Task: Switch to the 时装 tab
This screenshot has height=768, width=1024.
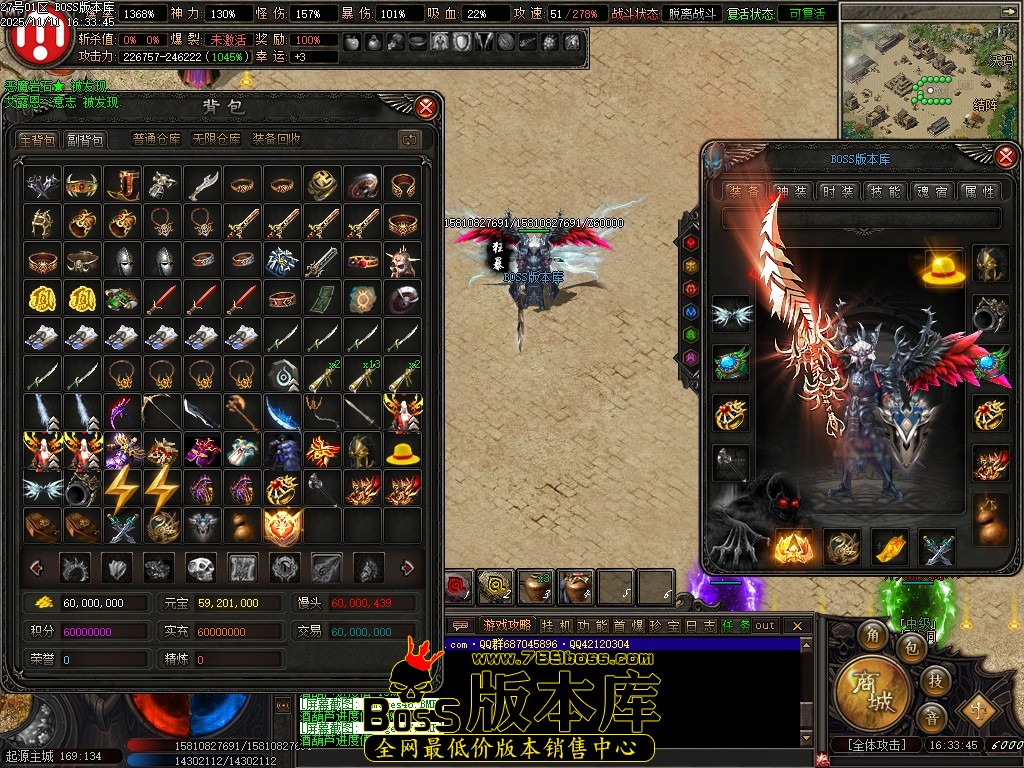Action: pyautogui.click(x=837, y=191)
